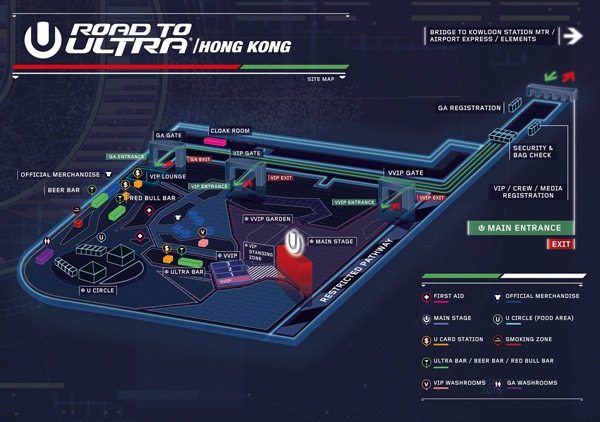Choose the GA Registration map label
The image size is (600, 422).
(x=470, y=108)
